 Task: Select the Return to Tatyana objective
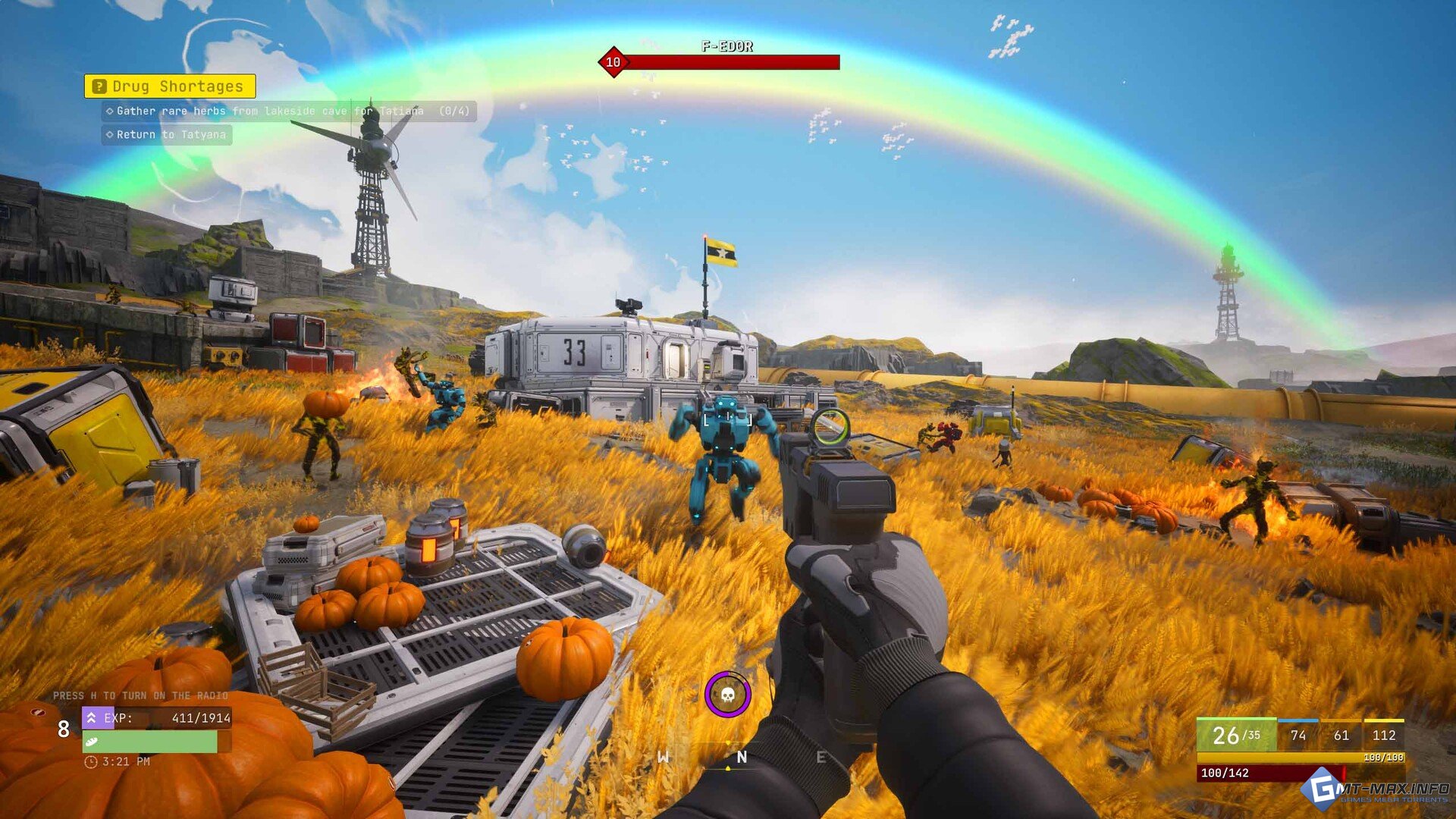click(168, 135)
